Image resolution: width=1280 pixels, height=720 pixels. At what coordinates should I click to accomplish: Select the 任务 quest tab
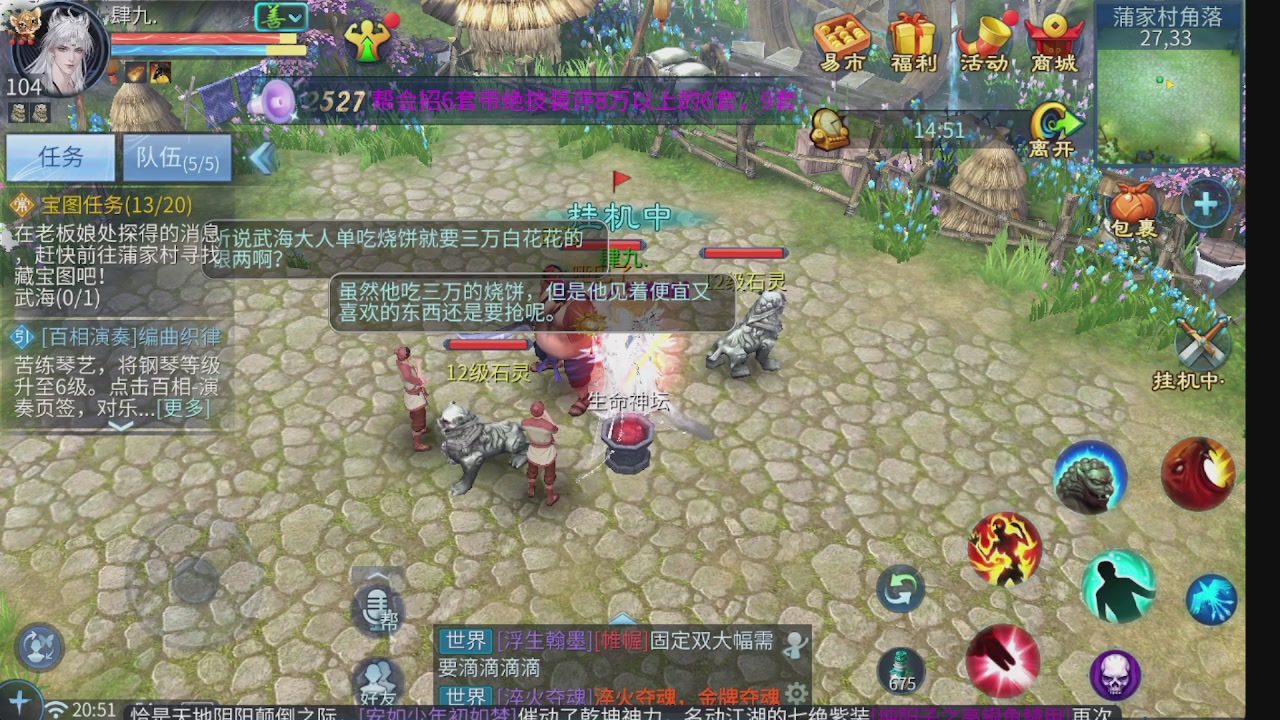click(x=60, y=158)
